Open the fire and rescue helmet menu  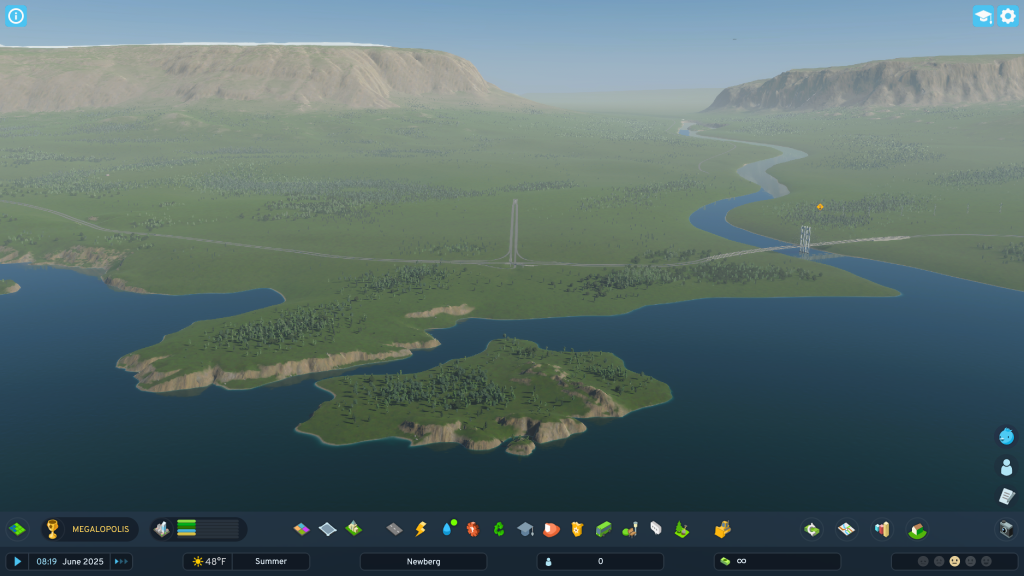[551, 529]
